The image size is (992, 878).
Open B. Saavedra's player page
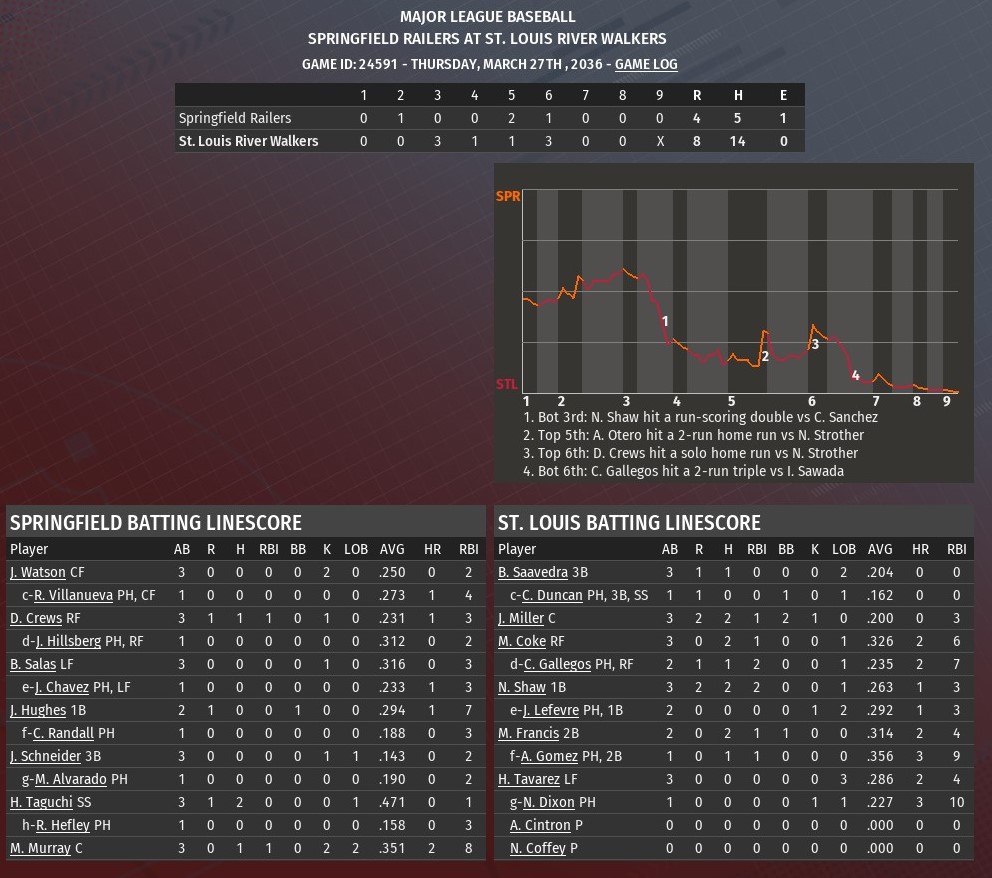tap(533, 573)
